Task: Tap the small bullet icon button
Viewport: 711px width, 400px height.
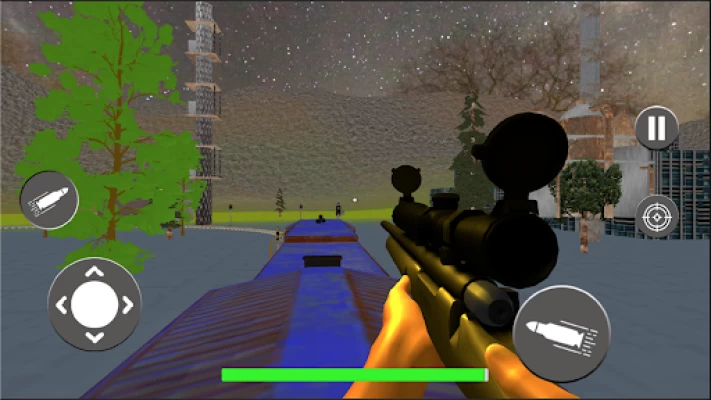Action: pyautogui.click(x=49, y=200)
